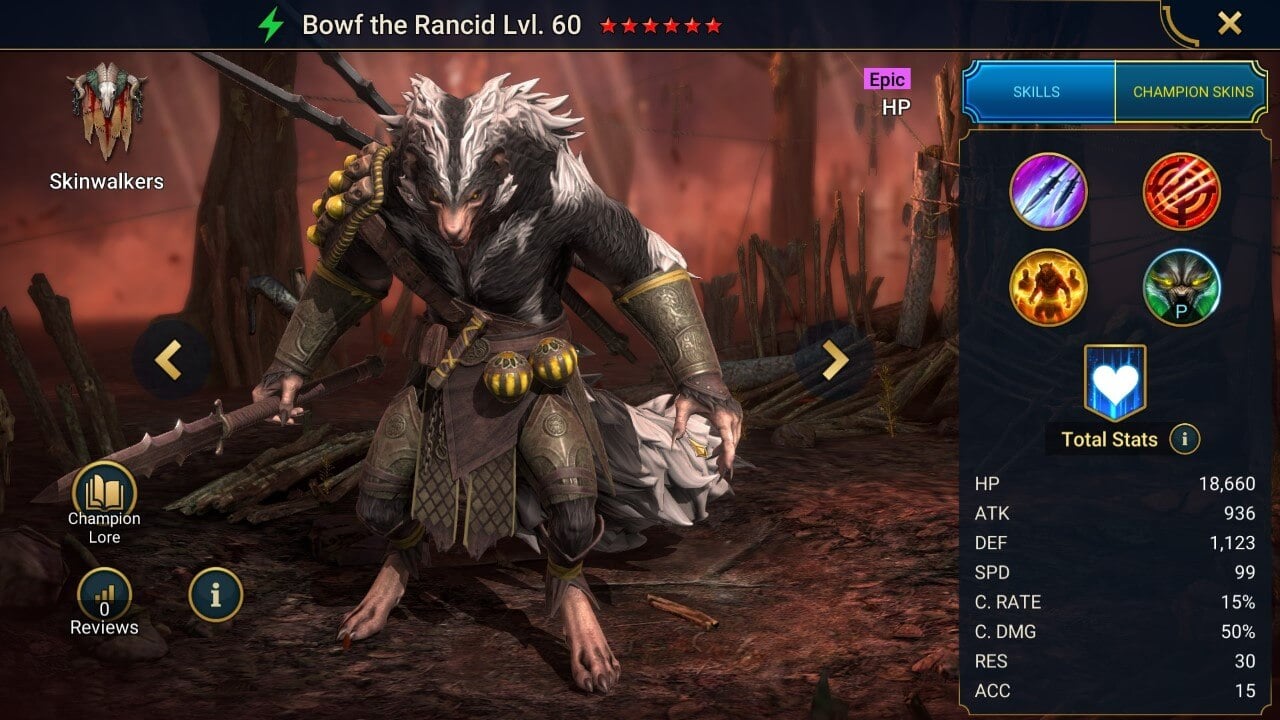
Task: Click the HP affinity label
Action: [x=898, y=104]
